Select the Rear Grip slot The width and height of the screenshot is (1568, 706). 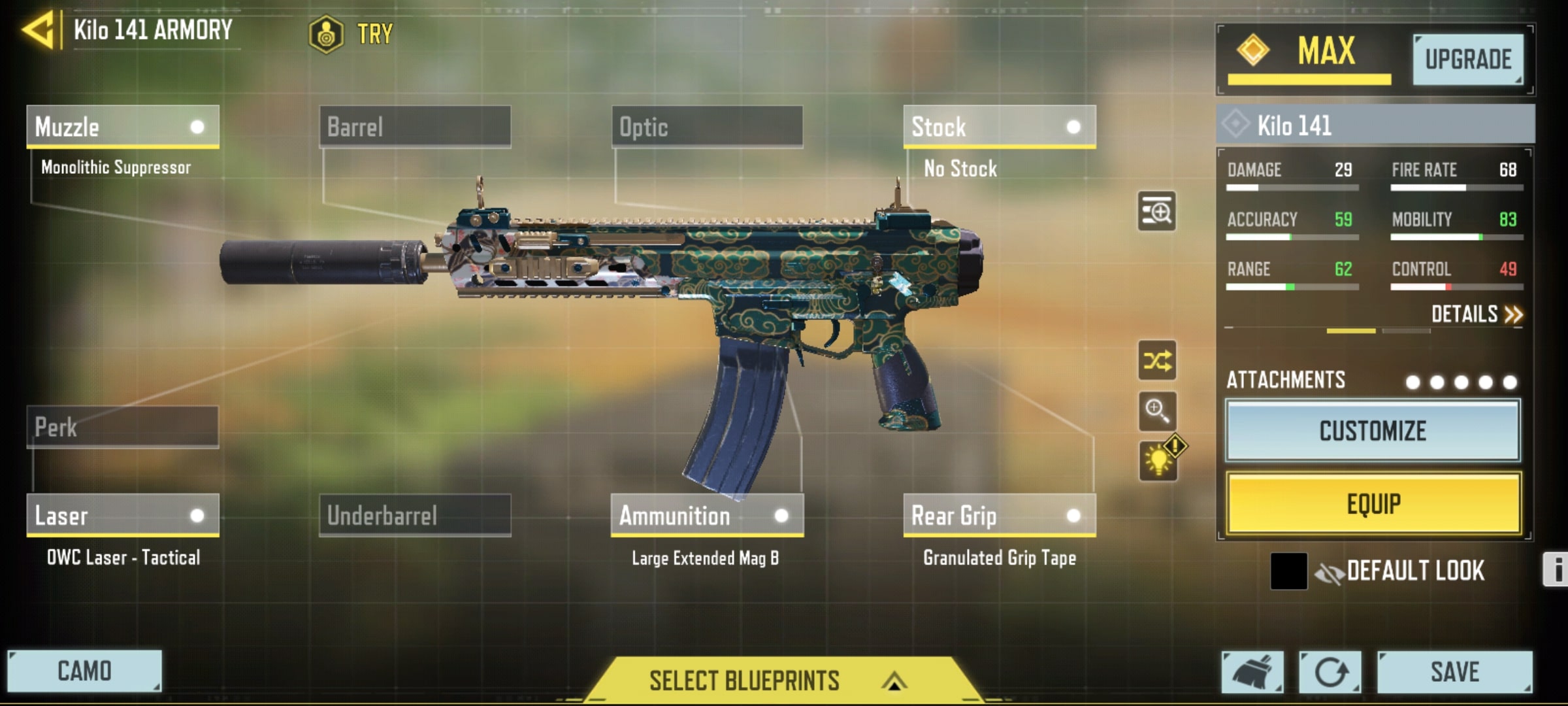tap(999, 516)
